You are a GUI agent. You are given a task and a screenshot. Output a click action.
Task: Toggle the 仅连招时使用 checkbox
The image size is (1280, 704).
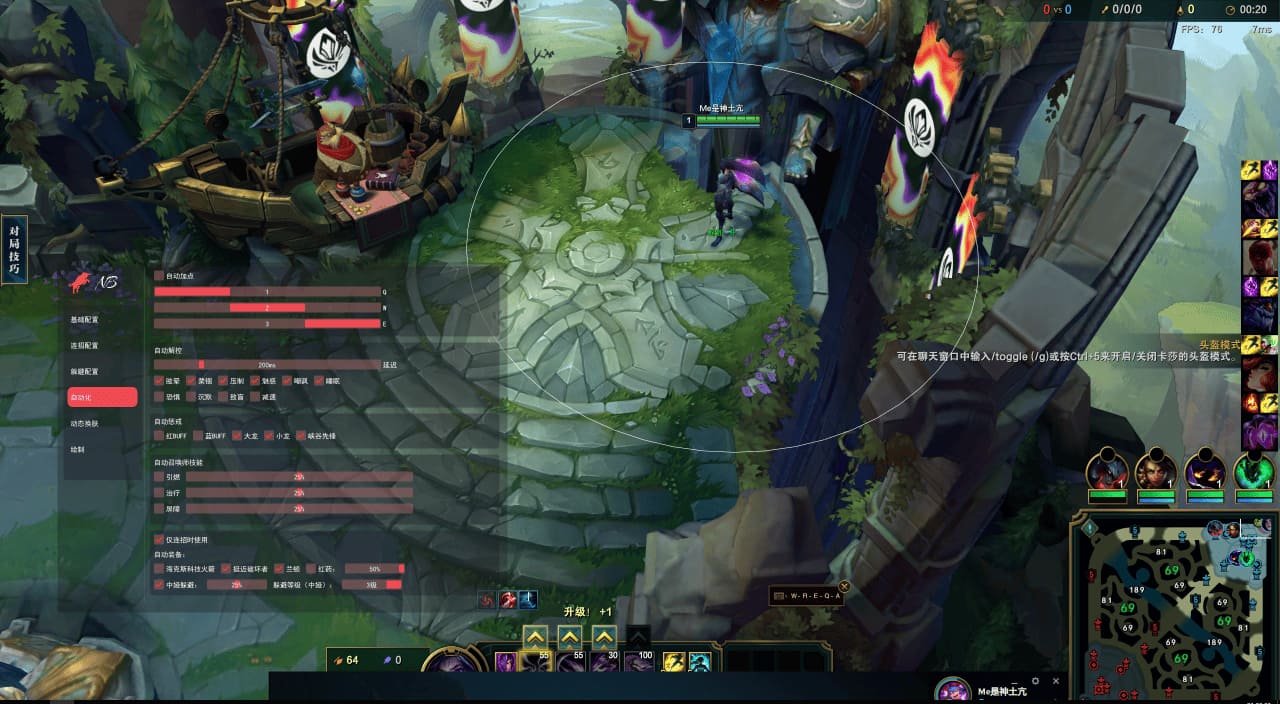pos(159,540)
